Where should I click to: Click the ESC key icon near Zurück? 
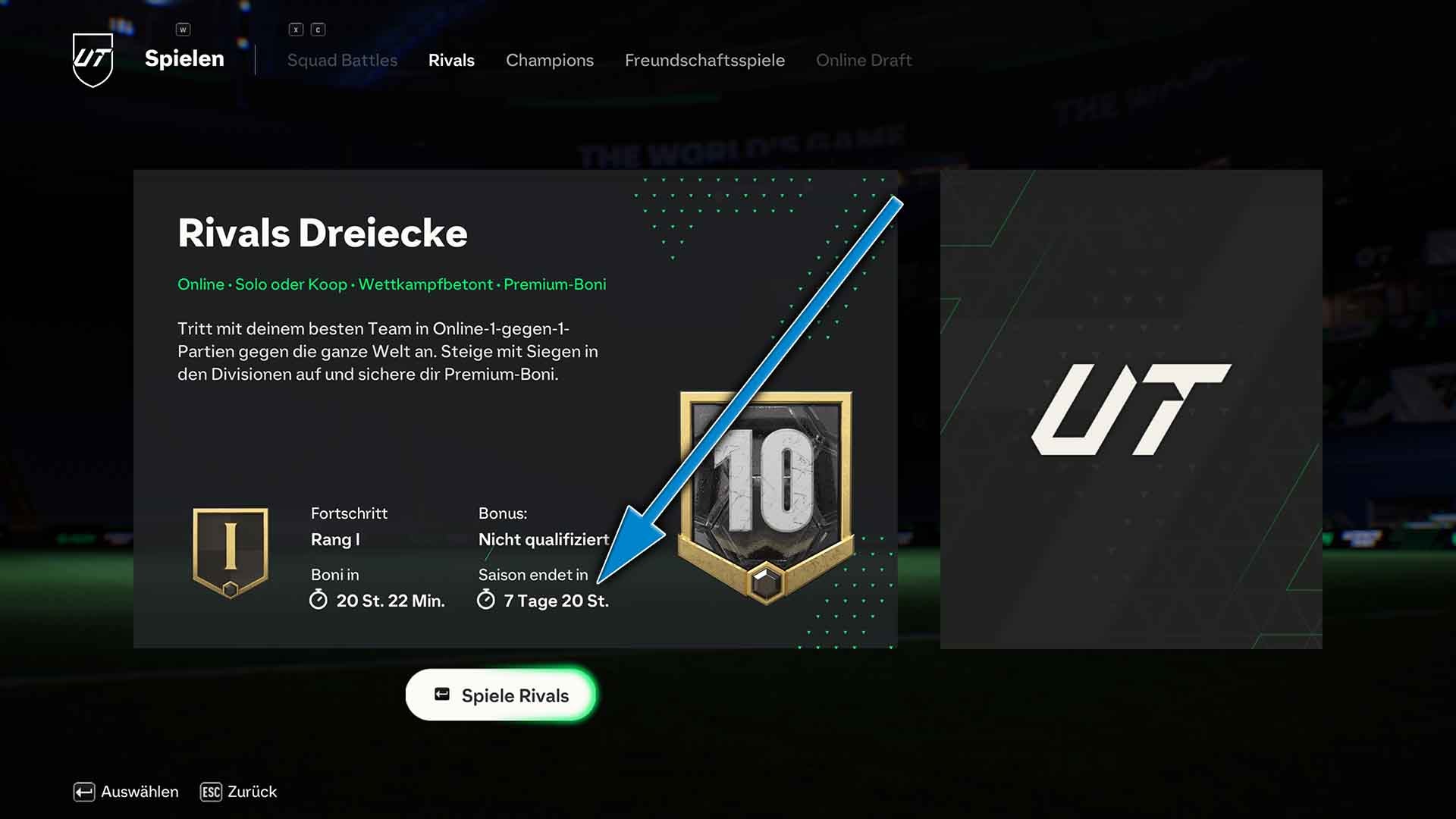[x=210, y=792]
